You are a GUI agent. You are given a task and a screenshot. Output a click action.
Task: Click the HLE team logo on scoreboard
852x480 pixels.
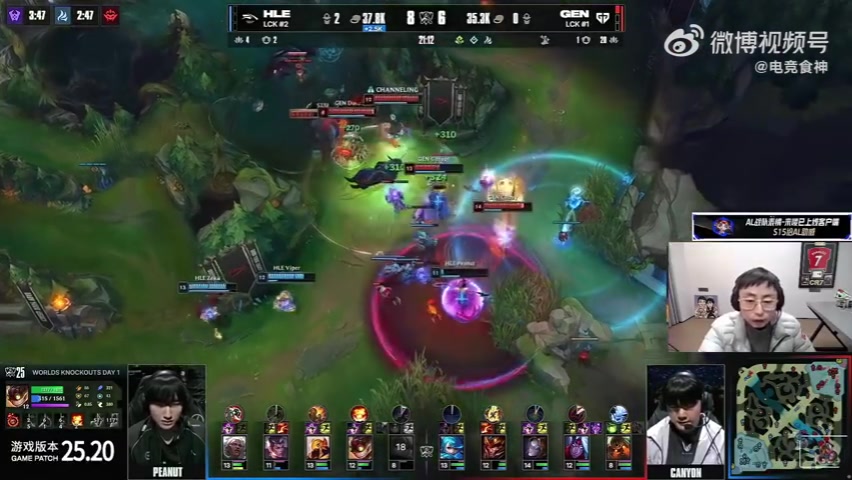click(x=247, y=16)
